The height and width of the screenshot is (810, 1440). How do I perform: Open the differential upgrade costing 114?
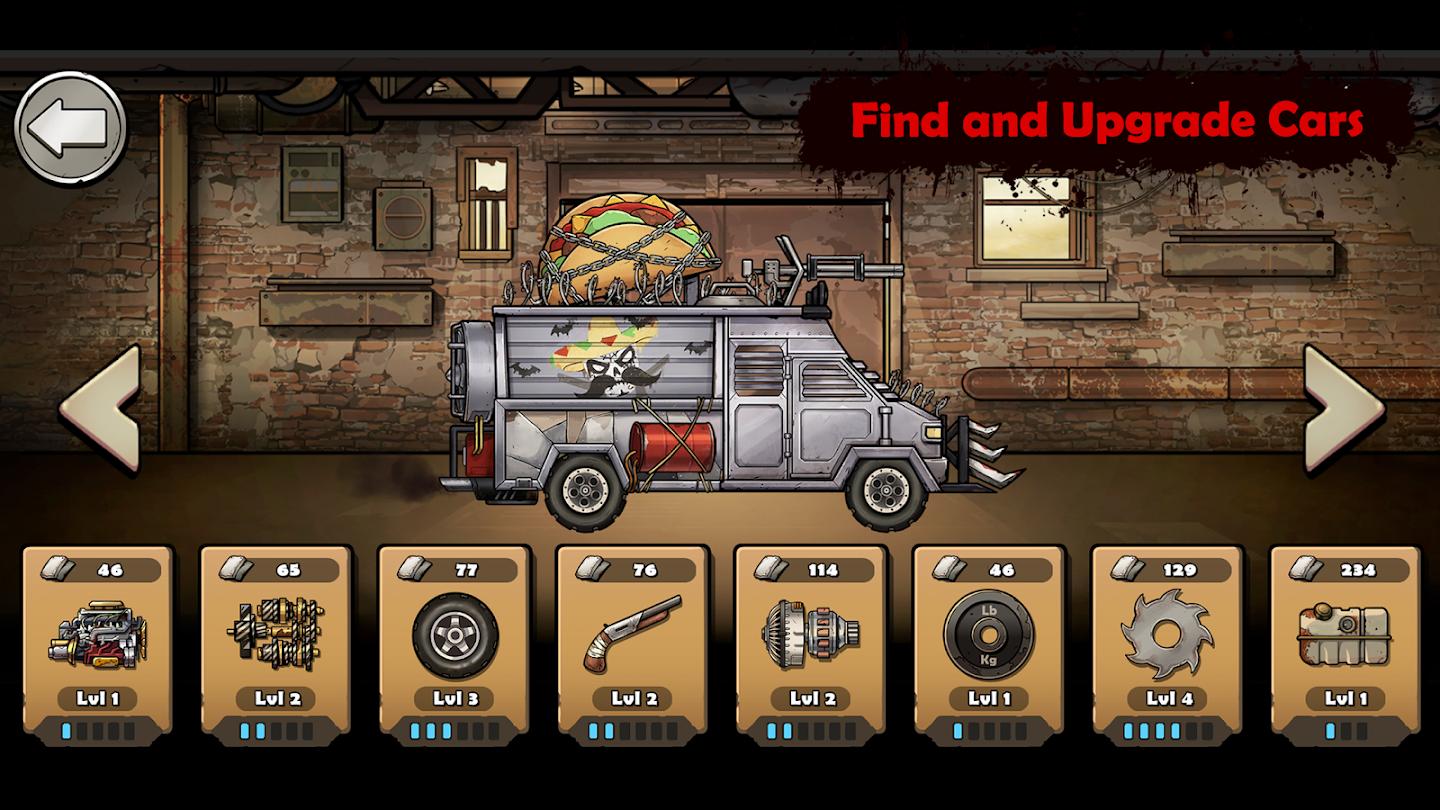[809, 640]
